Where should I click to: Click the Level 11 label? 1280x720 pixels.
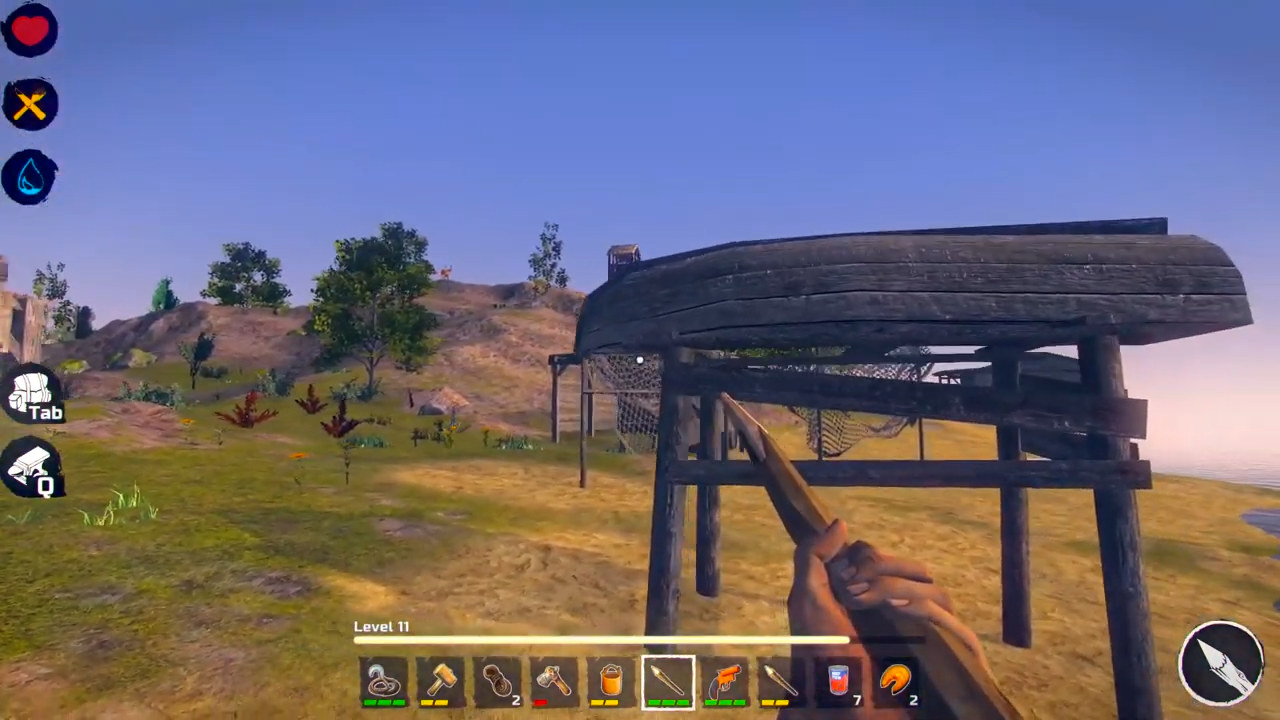point(381,626)
